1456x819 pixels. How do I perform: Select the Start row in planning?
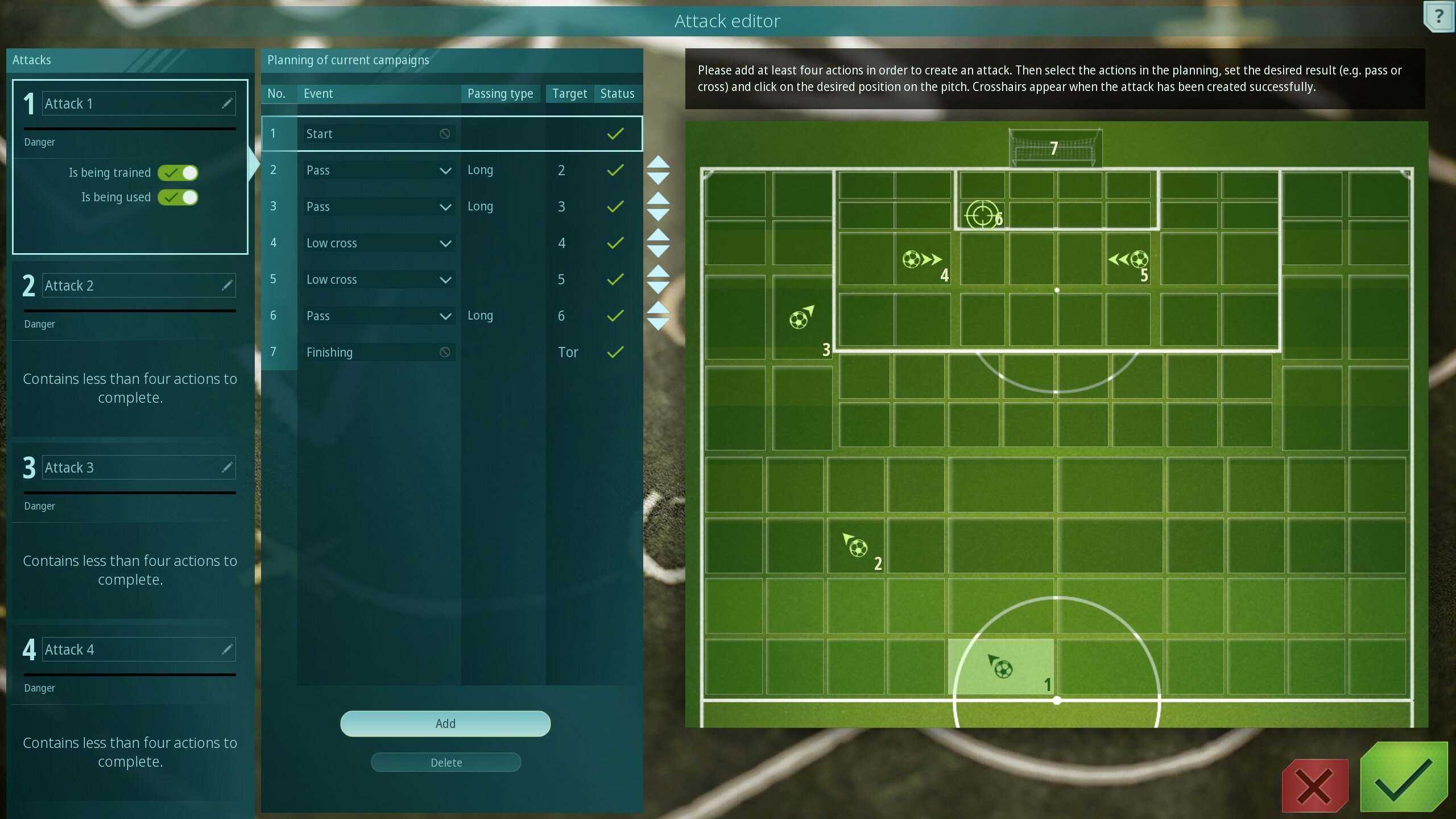[452, 134]
